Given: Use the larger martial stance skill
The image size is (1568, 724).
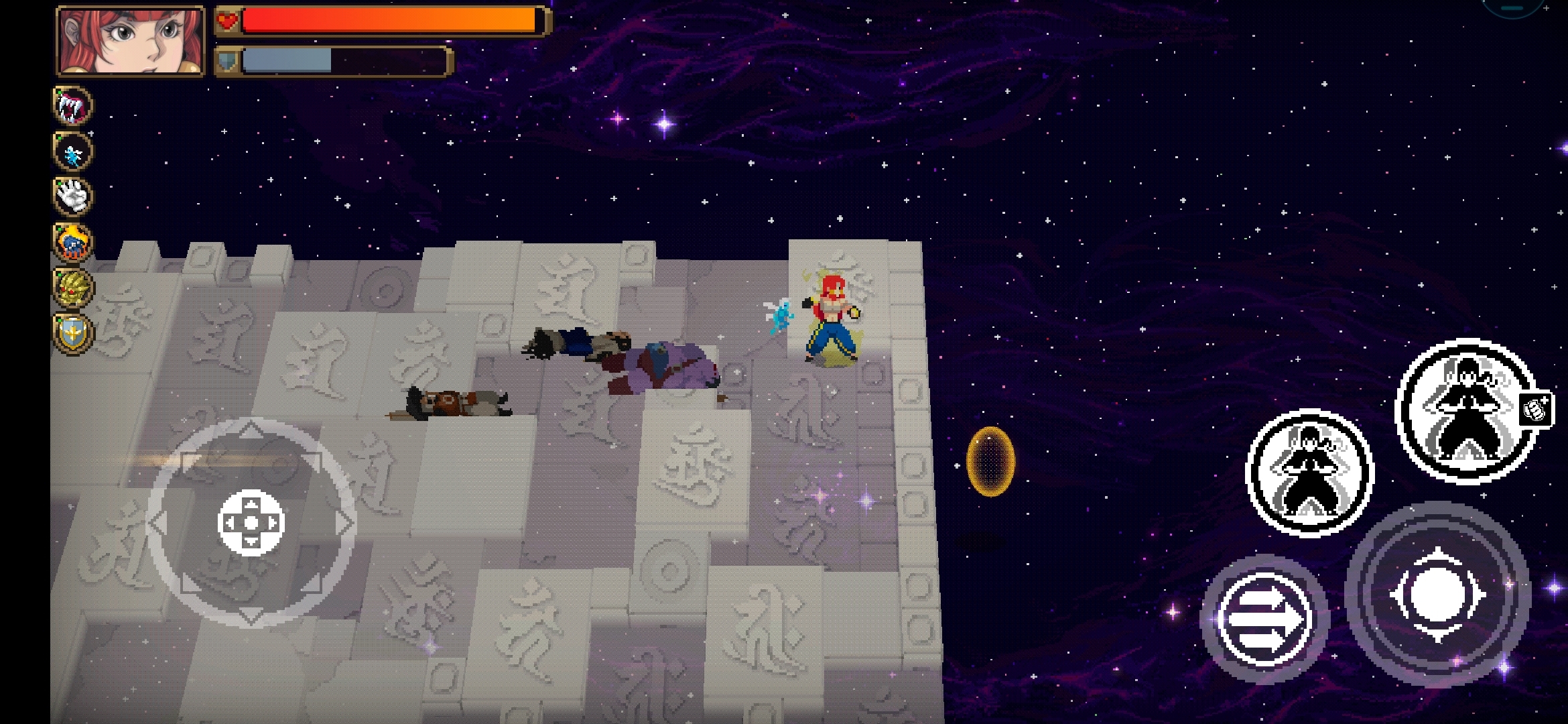Looking at the screenshot, I should coord(1466,411).
